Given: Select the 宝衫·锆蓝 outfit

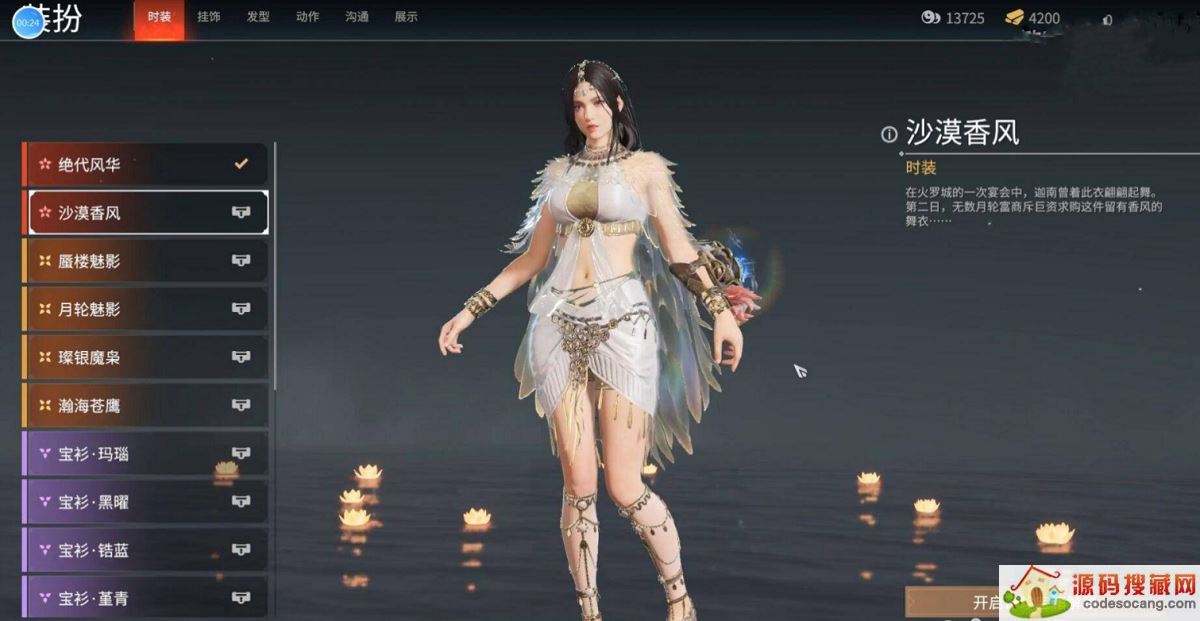Looking at the screenshot, I should click(146, 550).
